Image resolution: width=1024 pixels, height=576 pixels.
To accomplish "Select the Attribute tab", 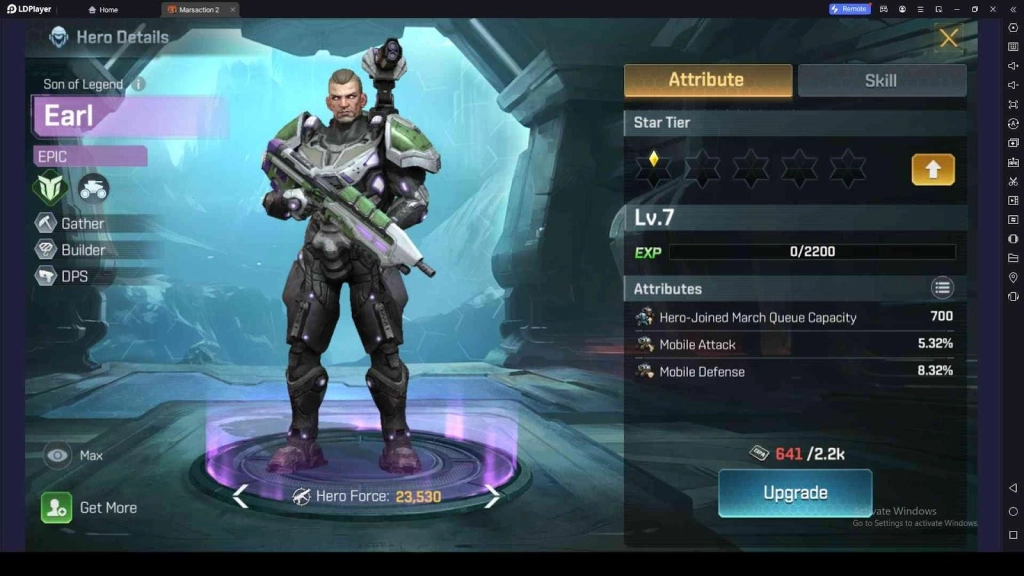I will [707, 80].
